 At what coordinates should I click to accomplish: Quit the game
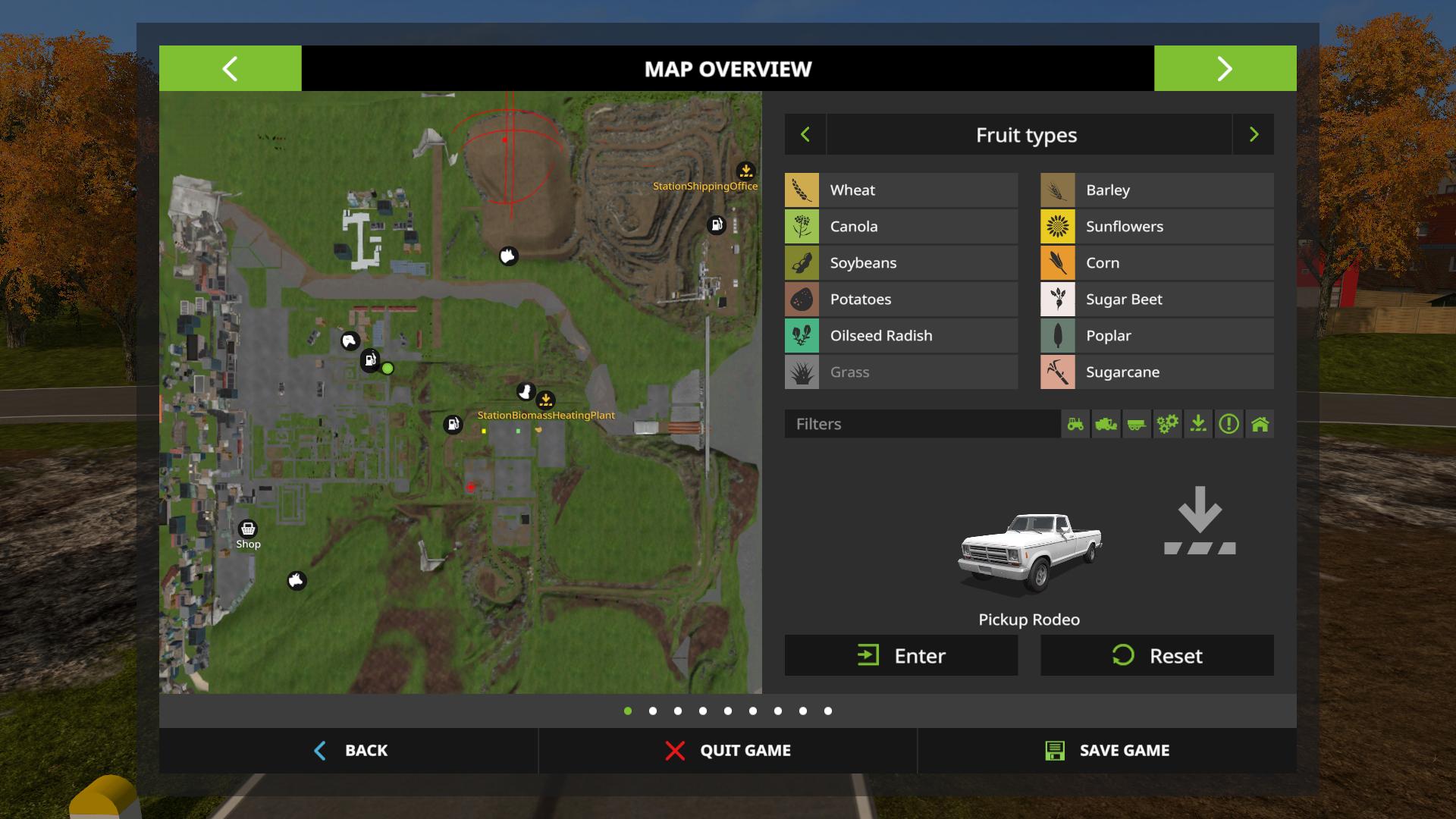[728, 751]
